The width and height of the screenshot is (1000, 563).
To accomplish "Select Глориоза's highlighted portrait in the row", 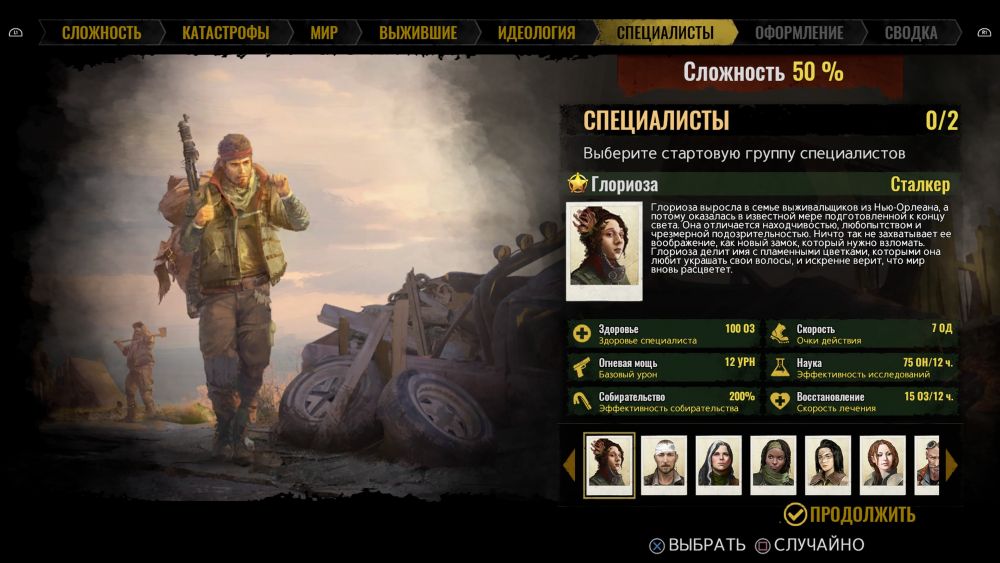I will (x=609, y=465).
